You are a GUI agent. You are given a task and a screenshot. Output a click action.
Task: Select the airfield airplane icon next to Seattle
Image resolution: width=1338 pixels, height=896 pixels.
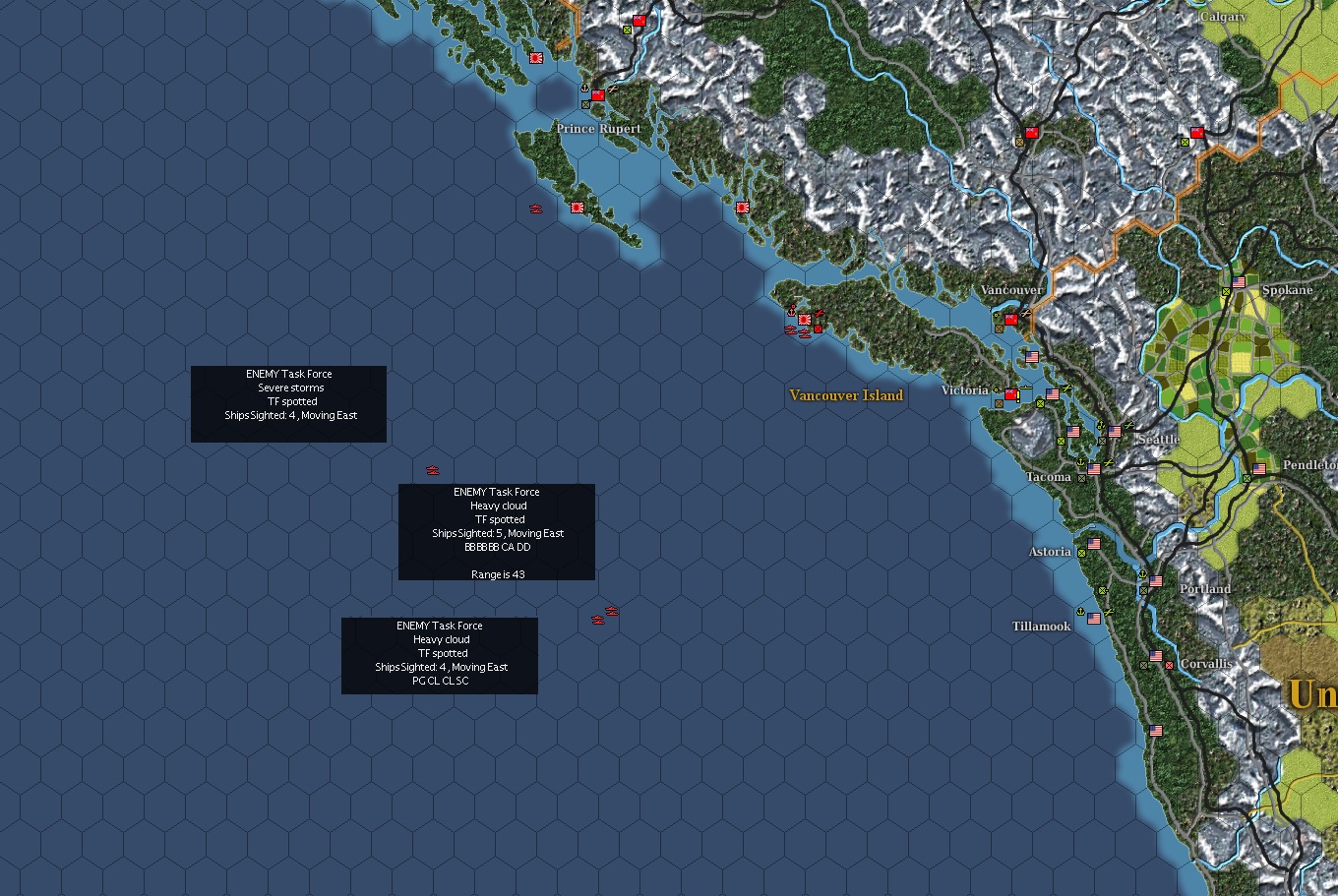click(1127, 425)
